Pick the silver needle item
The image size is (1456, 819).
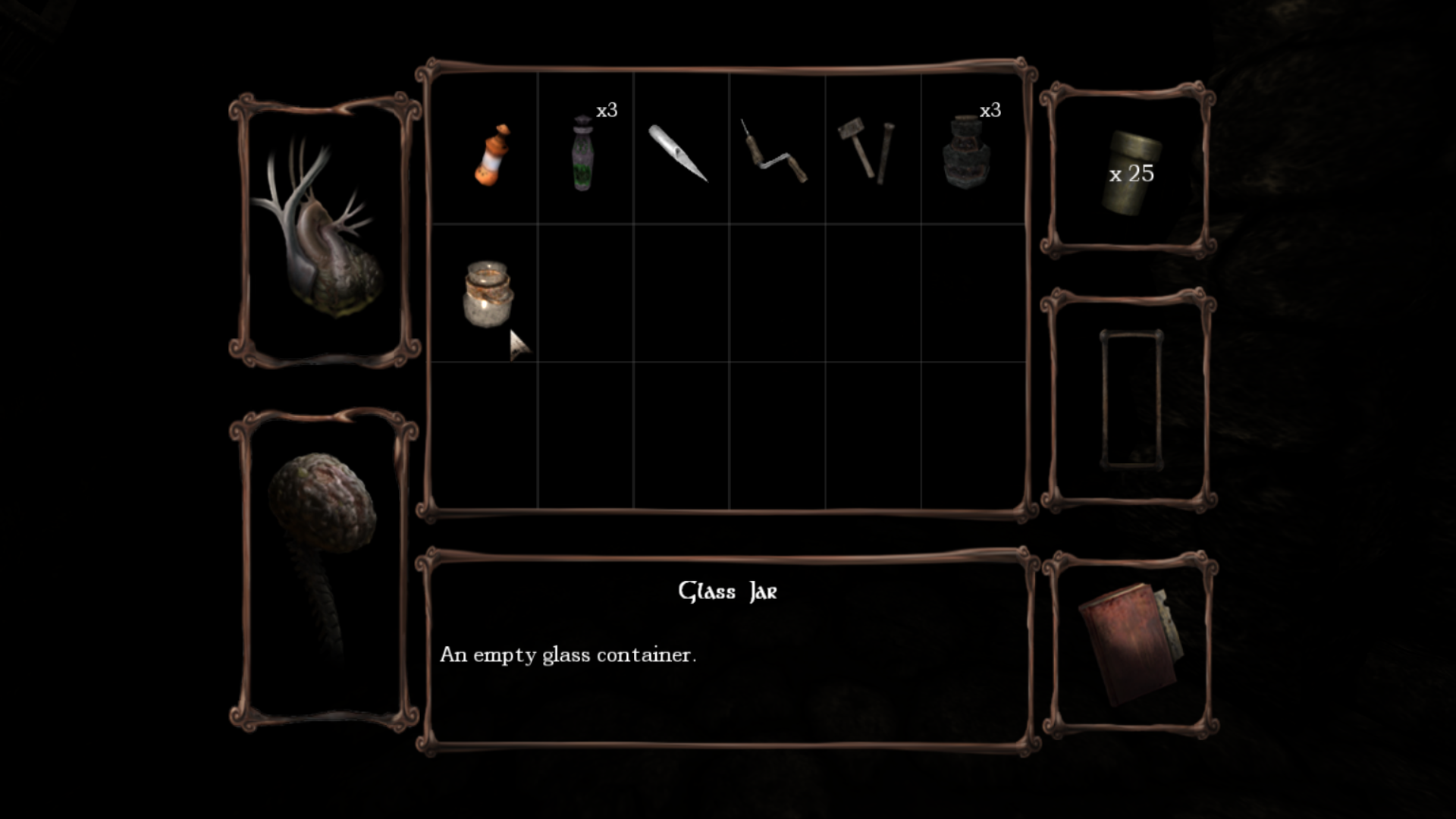677,153
